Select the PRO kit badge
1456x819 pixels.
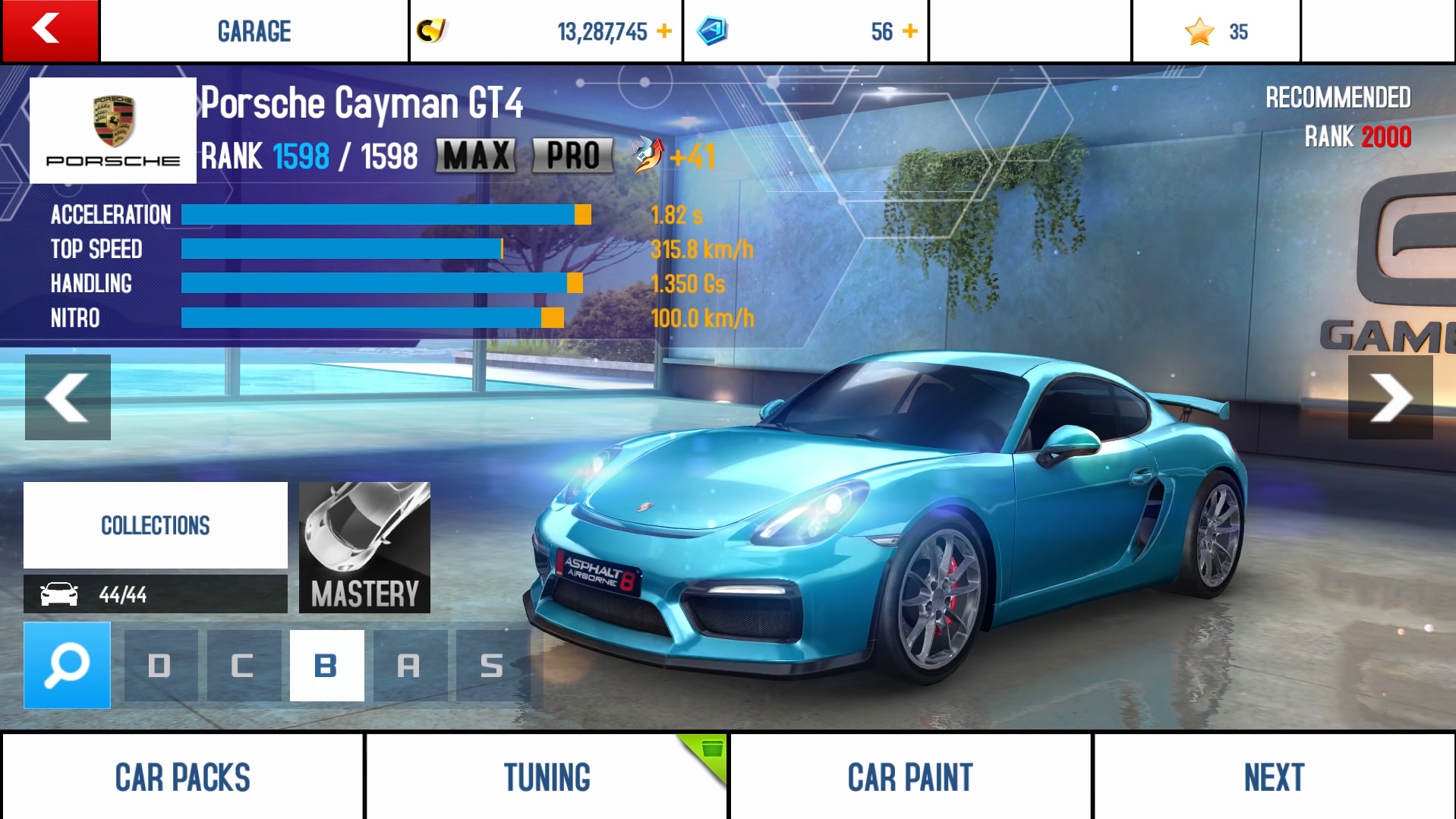[573, 156]
